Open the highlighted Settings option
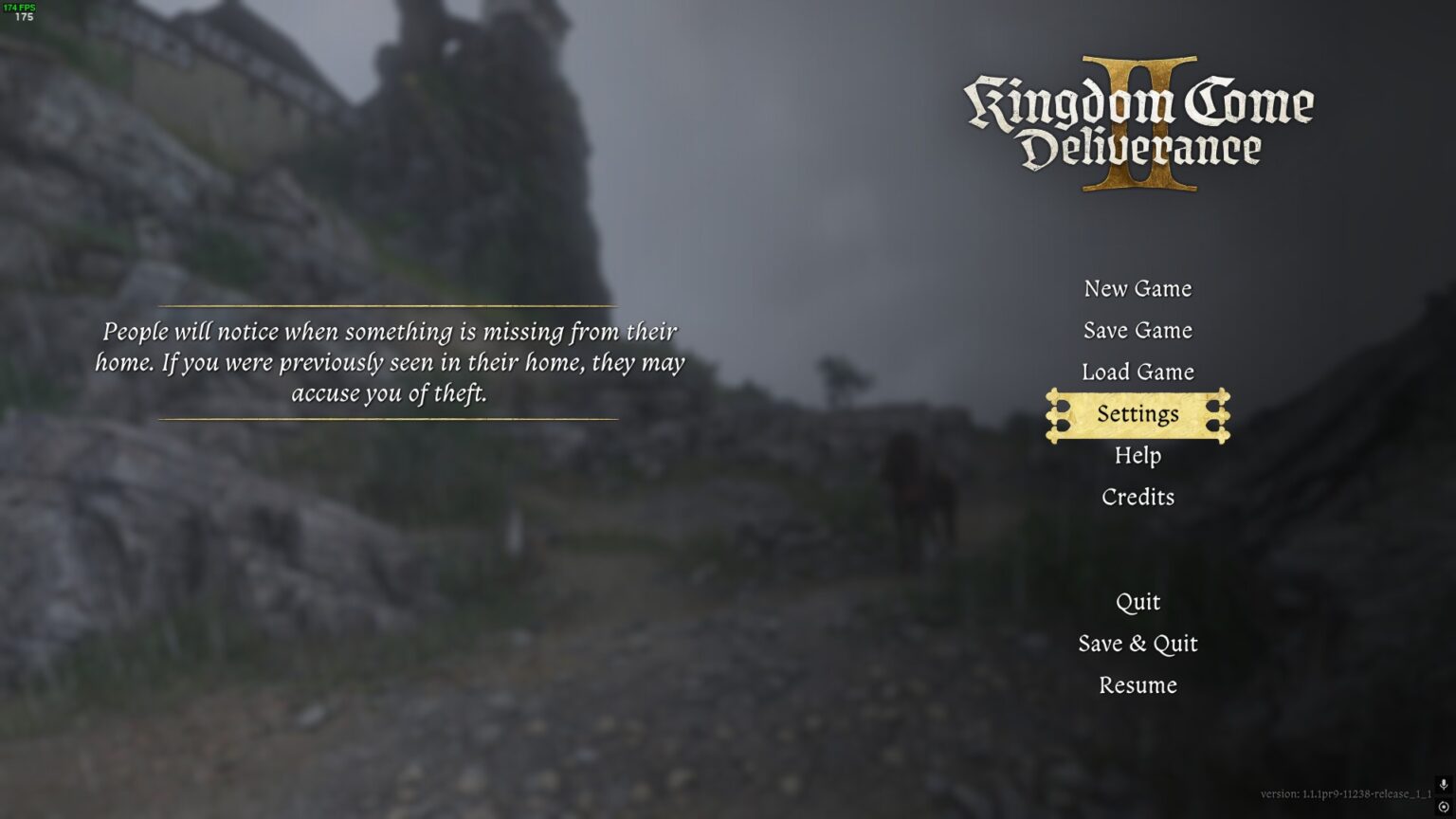Image resolution: width=1456 pixels, height=819 pixels. (1137, 414)
